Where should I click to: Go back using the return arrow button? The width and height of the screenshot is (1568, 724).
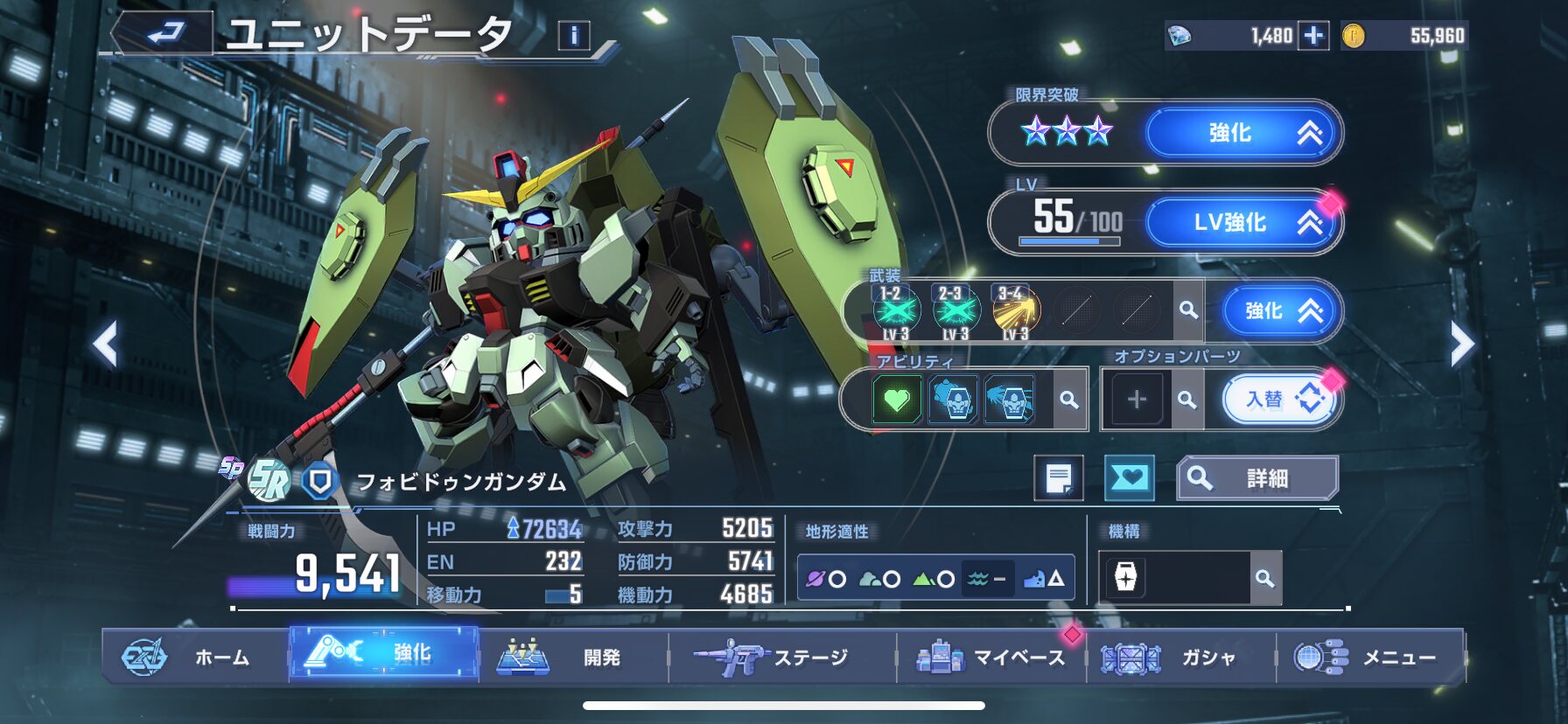164,34
